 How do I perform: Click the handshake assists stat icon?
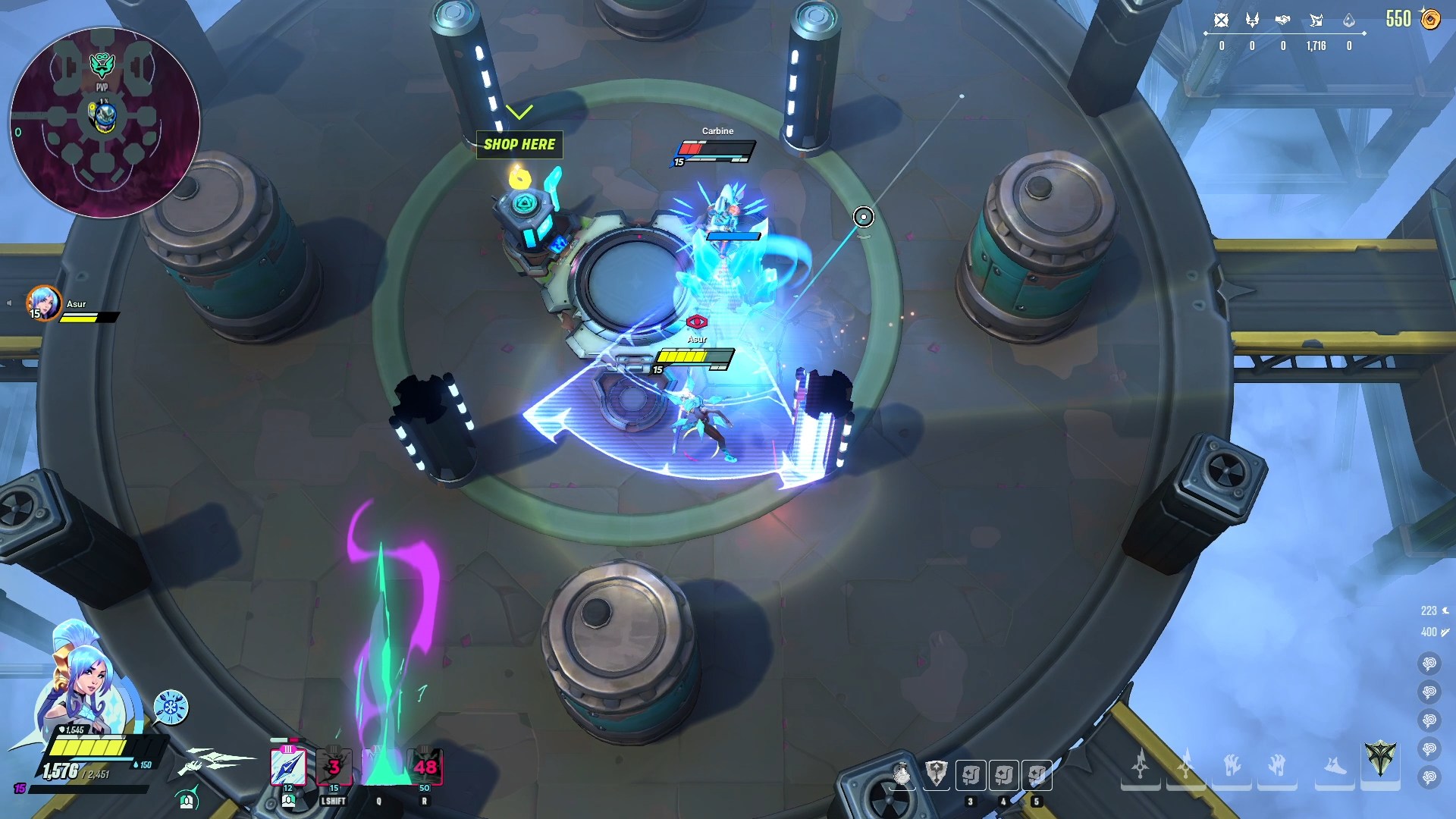coord(1282,20)
